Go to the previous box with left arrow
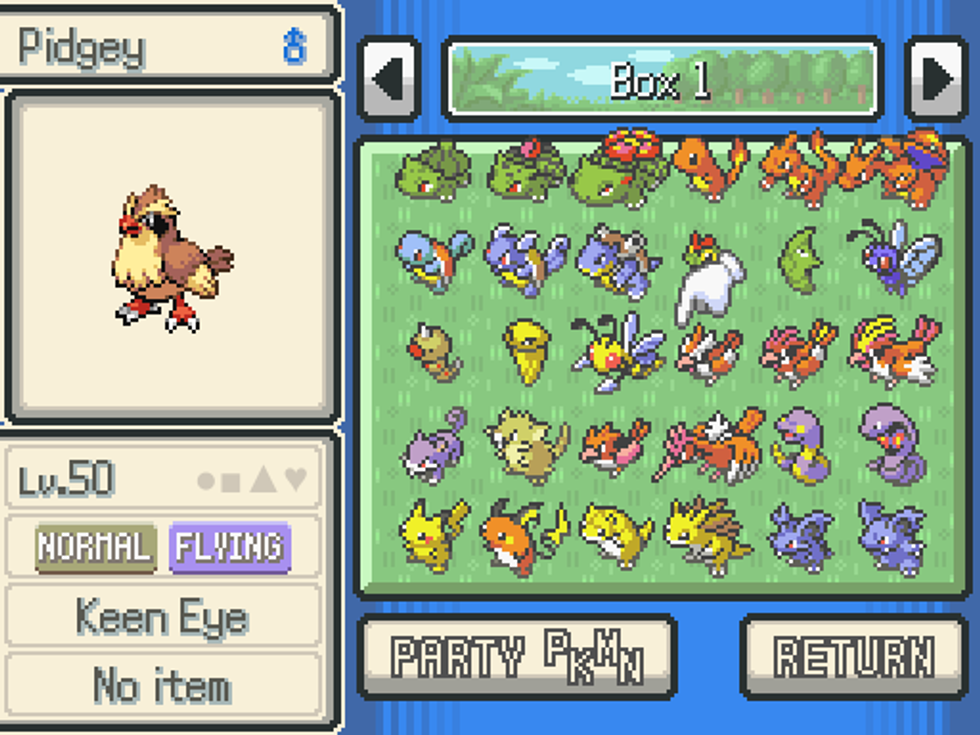 click(x=389, y=79)
